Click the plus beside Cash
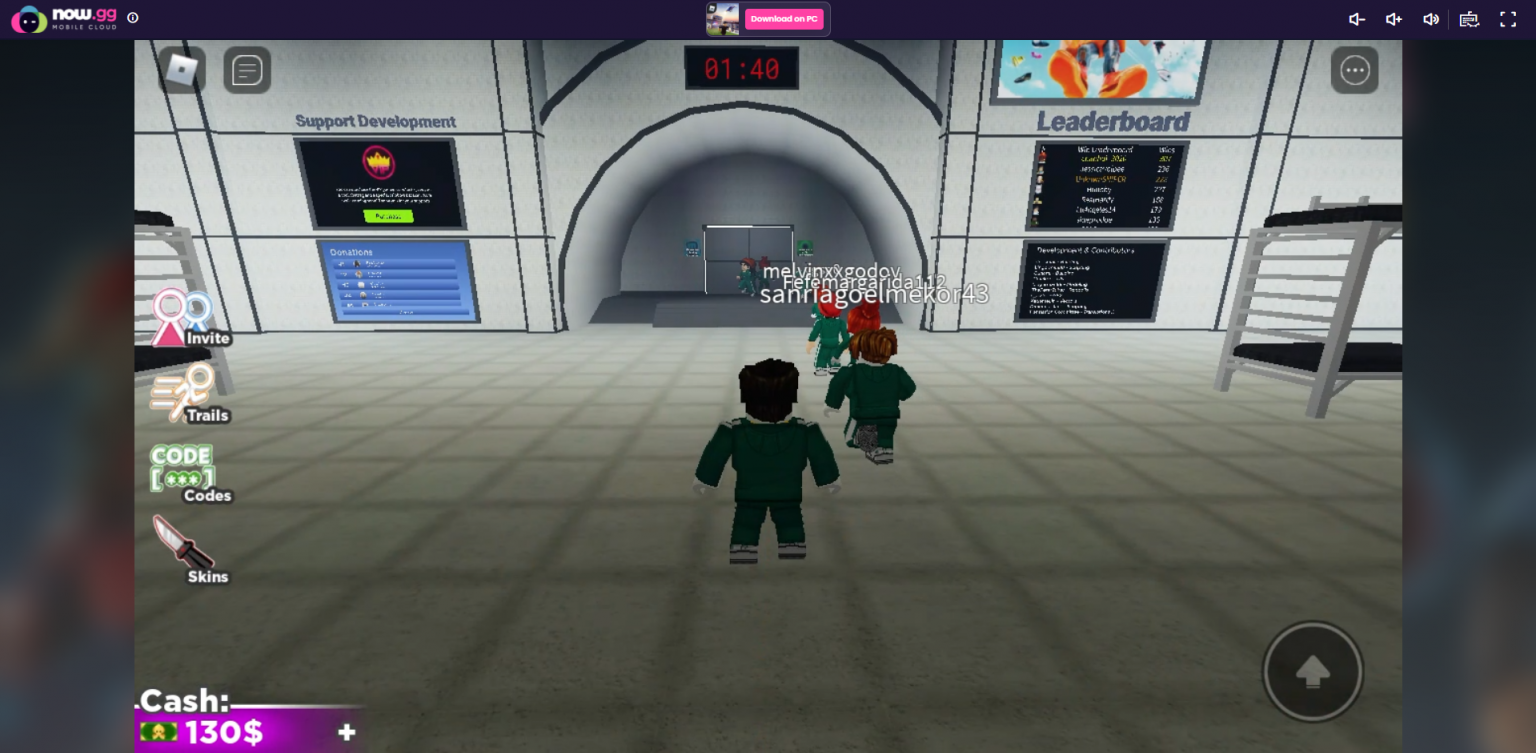This screenshot has height=753, width=1536. [346, 732]
